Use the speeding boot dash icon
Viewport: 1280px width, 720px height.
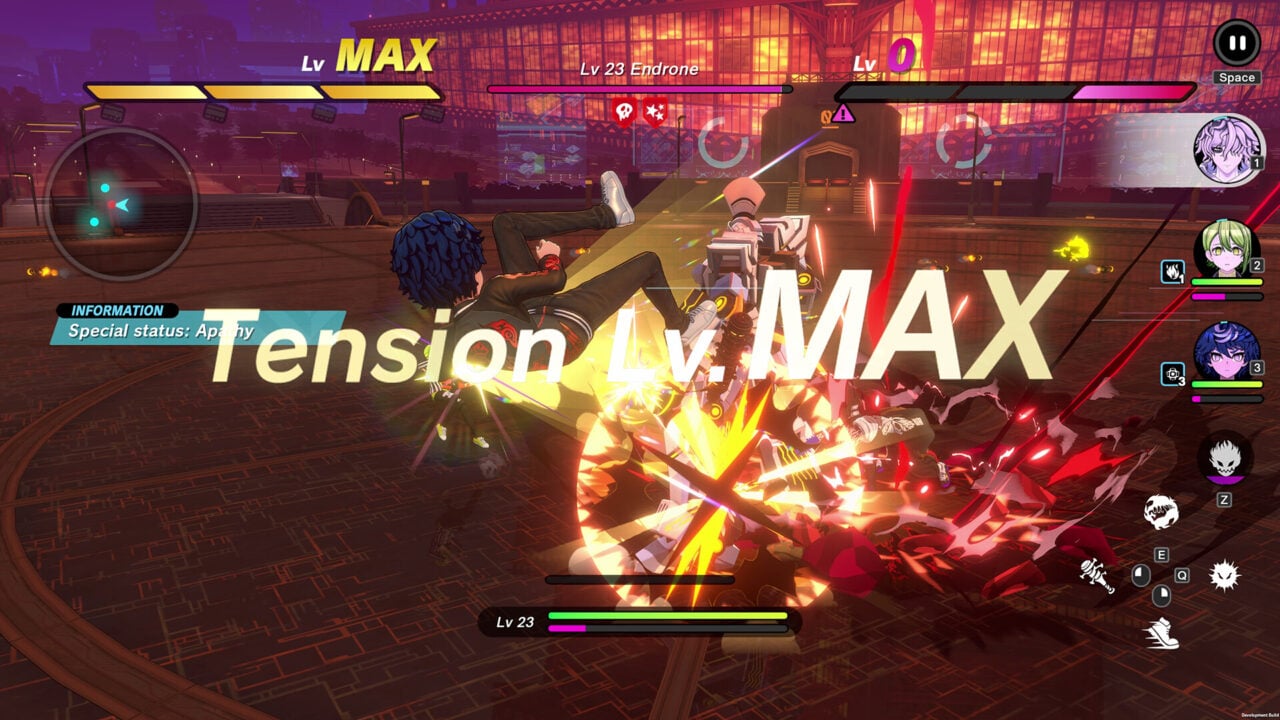click(1163, 633)
